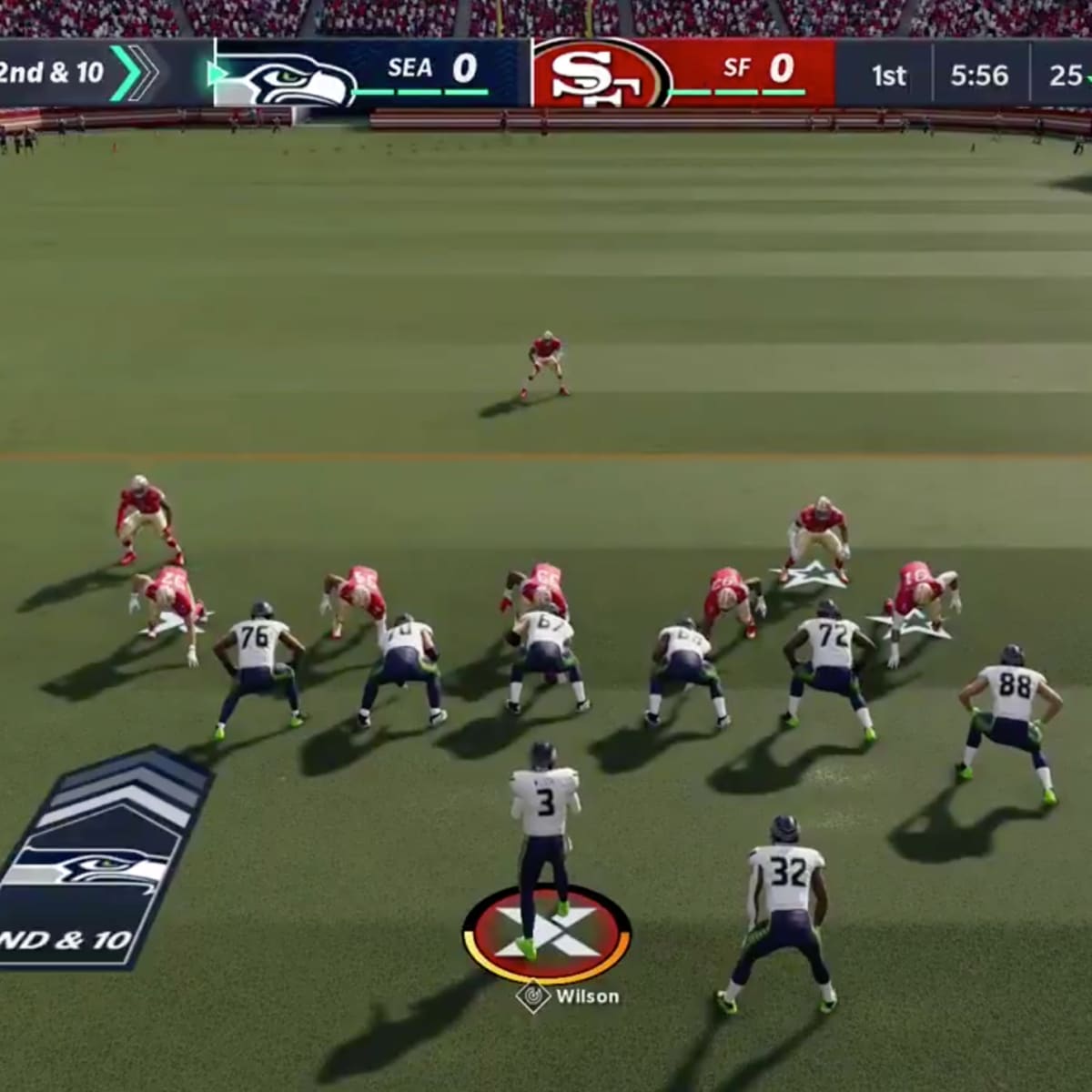
Task: Select the X-Factor marker under Wilson
Action: pyautogui.click(x=546, y=933)
